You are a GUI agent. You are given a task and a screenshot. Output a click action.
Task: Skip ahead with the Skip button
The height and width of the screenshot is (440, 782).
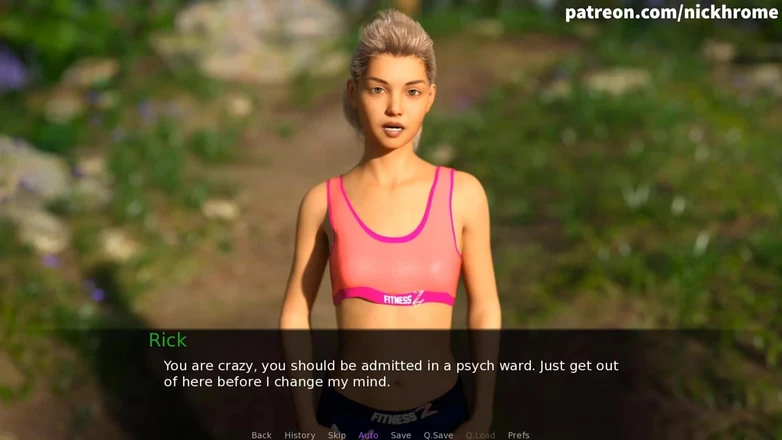click(337, 435)
